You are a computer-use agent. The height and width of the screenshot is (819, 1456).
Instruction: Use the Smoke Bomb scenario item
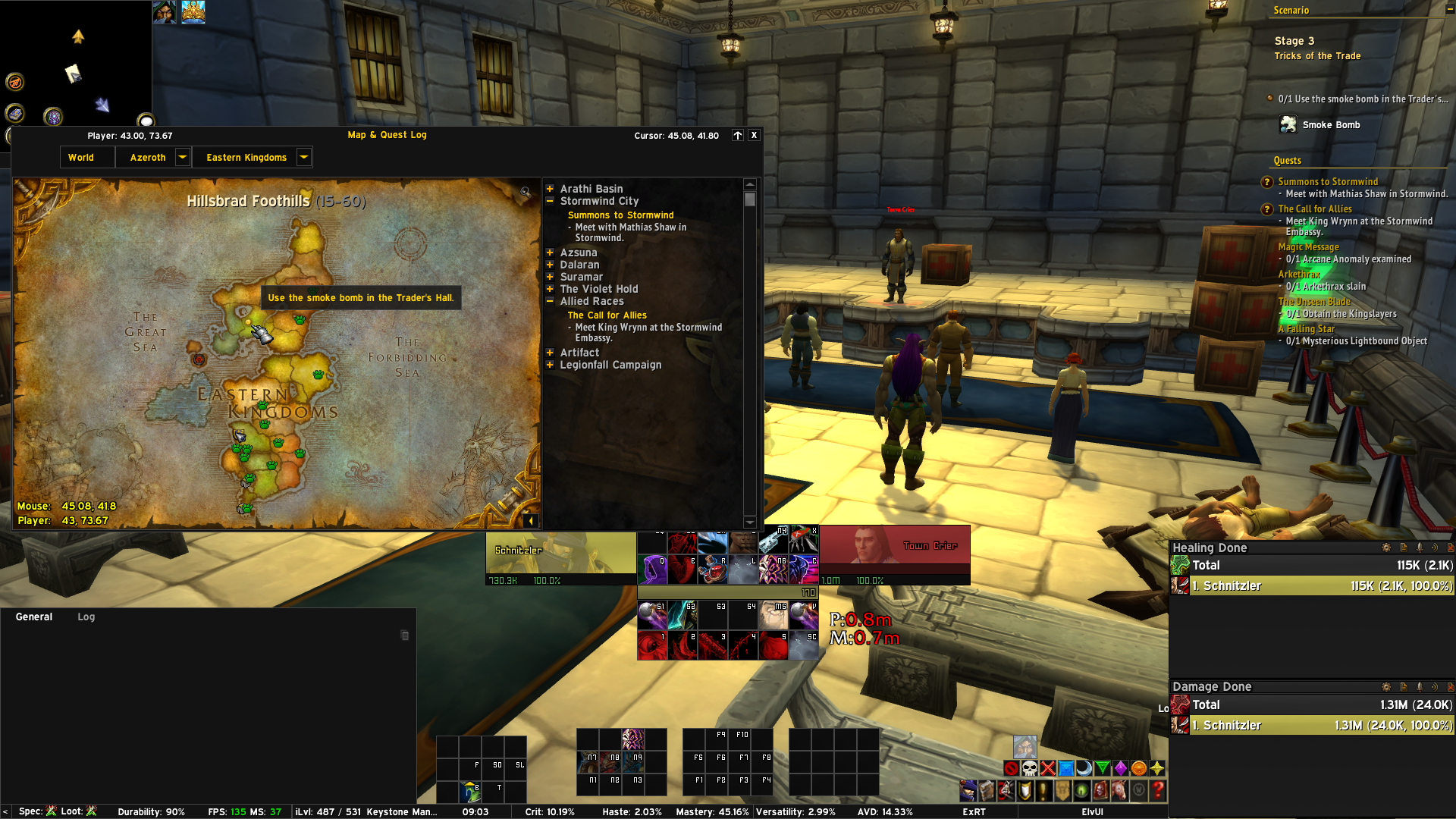tap(1288, 124)
